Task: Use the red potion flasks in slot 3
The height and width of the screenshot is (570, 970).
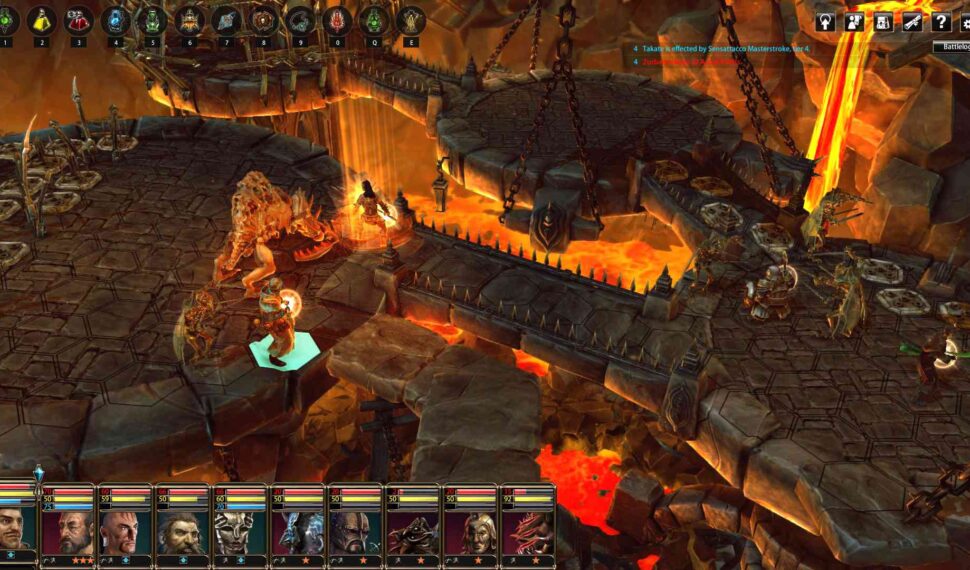Action: pyautogui.click(x=79, y=20)
